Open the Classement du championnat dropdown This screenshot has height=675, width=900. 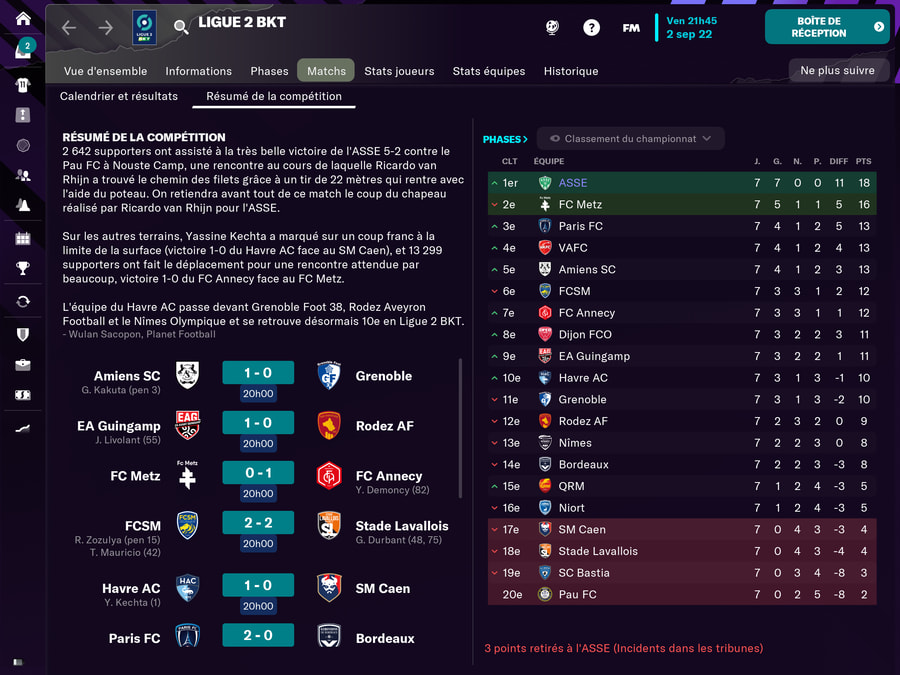(630, 139)
